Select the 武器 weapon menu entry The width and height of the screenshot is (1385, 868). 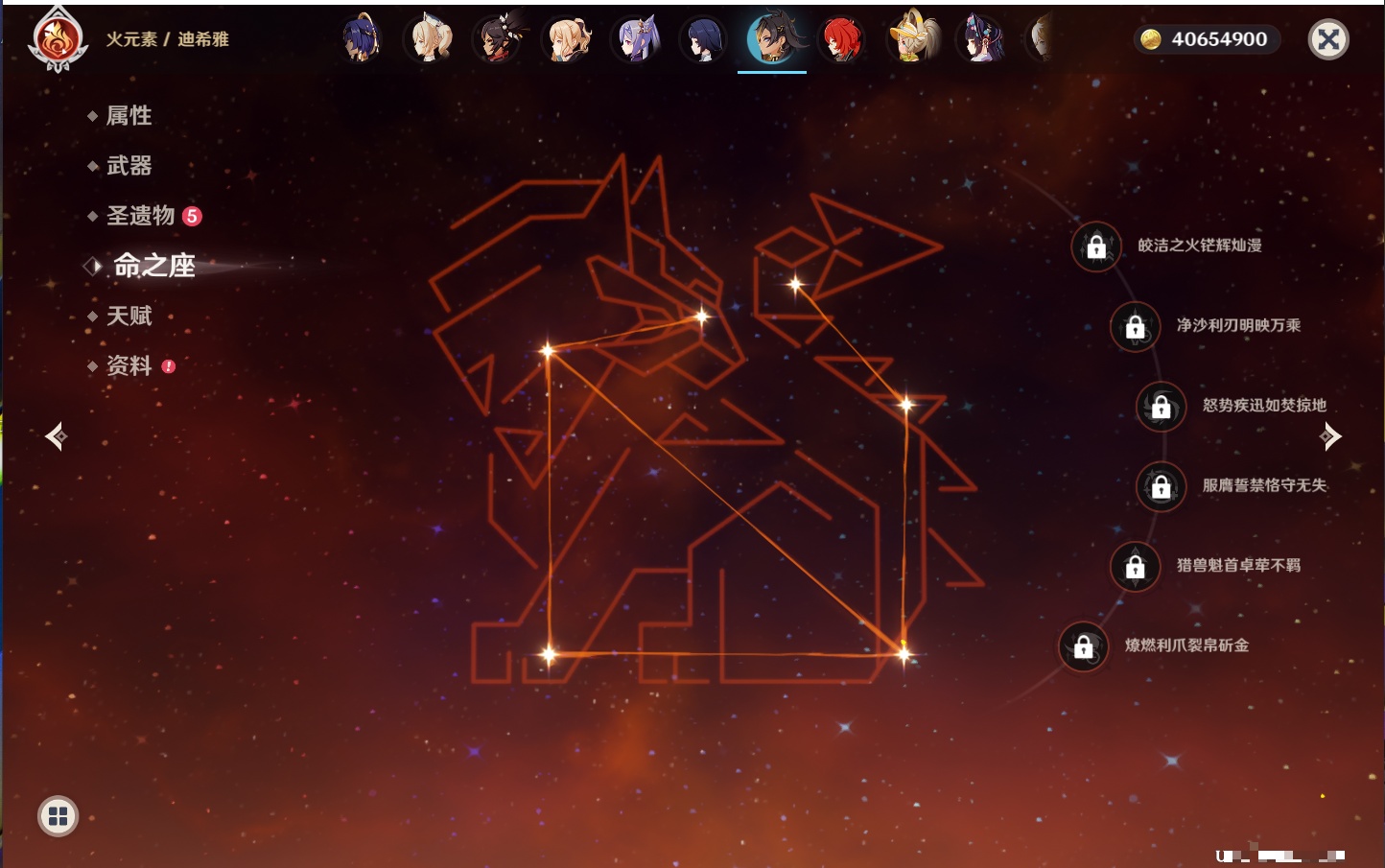(129, 166)
